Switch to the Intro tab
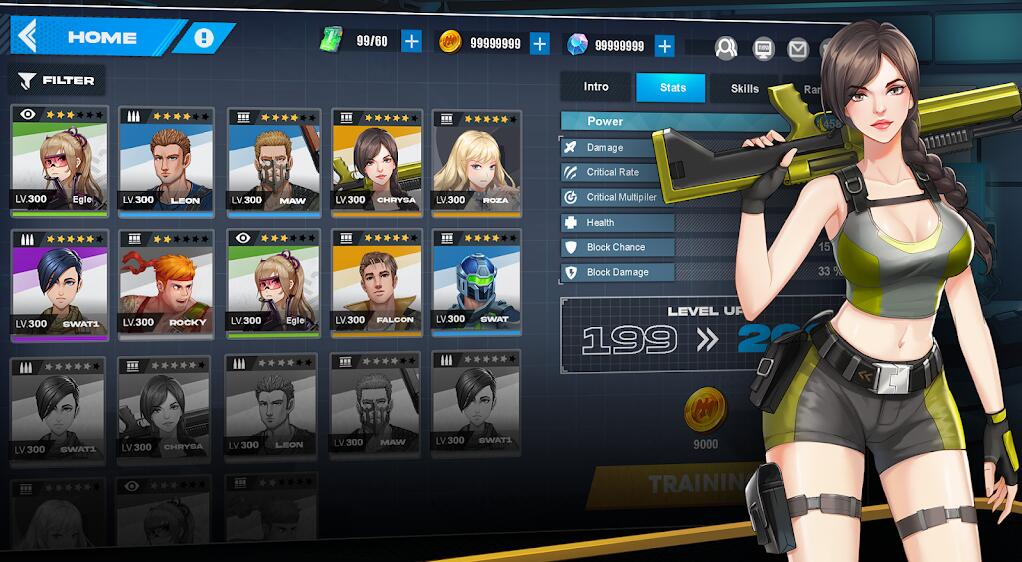Image resolution: width=1022 pixels, height=562 pixels. (x=596, y=87)
